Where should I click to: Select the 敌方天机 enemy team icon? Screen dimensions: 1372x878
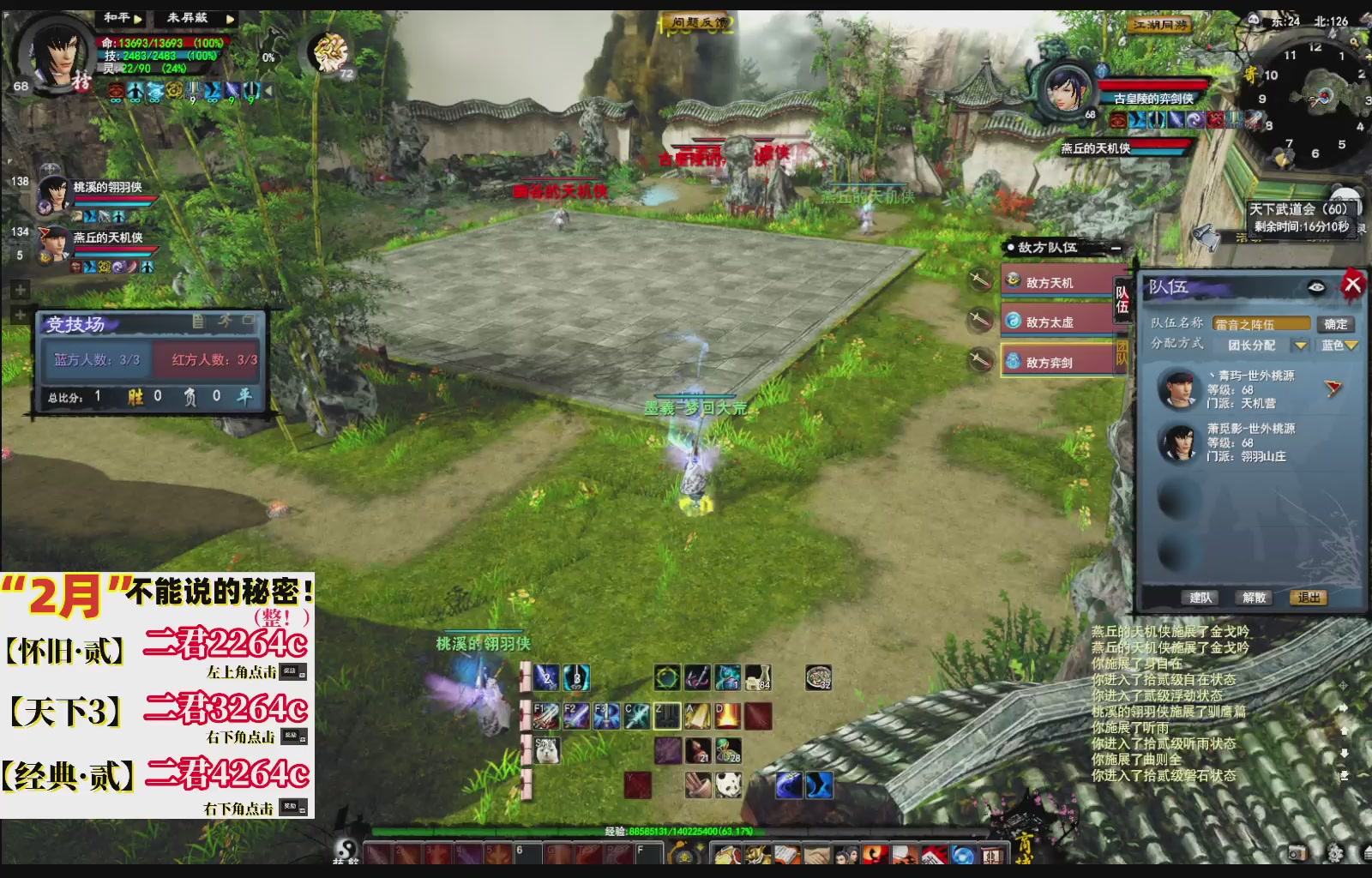click(1013, 282)
